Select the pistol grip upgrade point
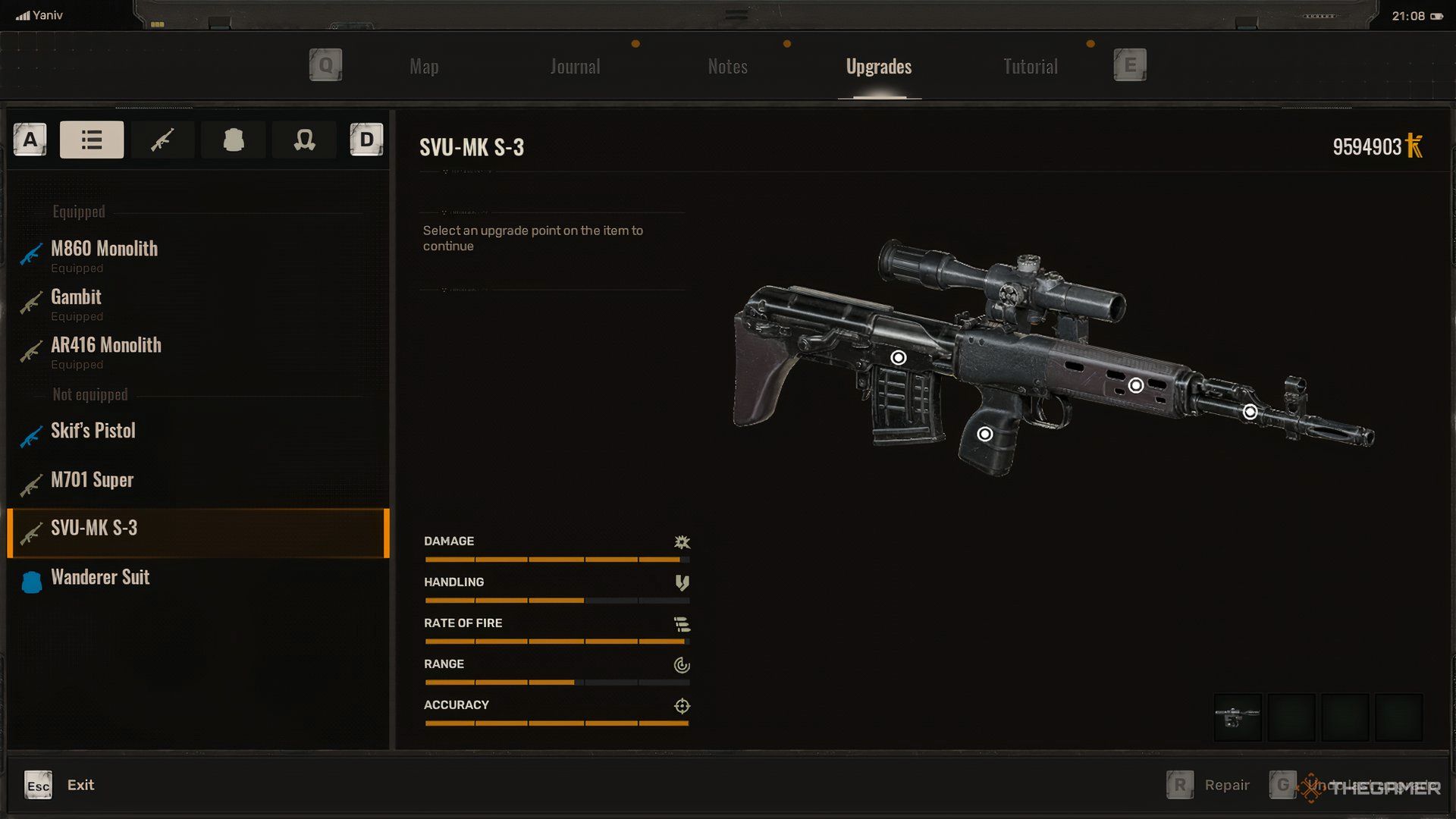Screen dimensions: 1456x819 coord(984,434)
